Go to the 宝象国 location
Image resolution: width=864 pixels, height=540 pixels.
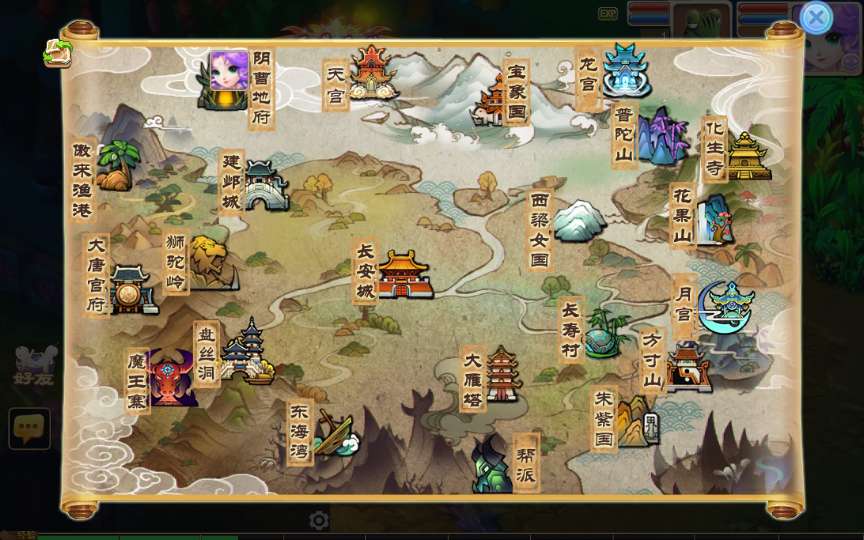click(496, 100)
